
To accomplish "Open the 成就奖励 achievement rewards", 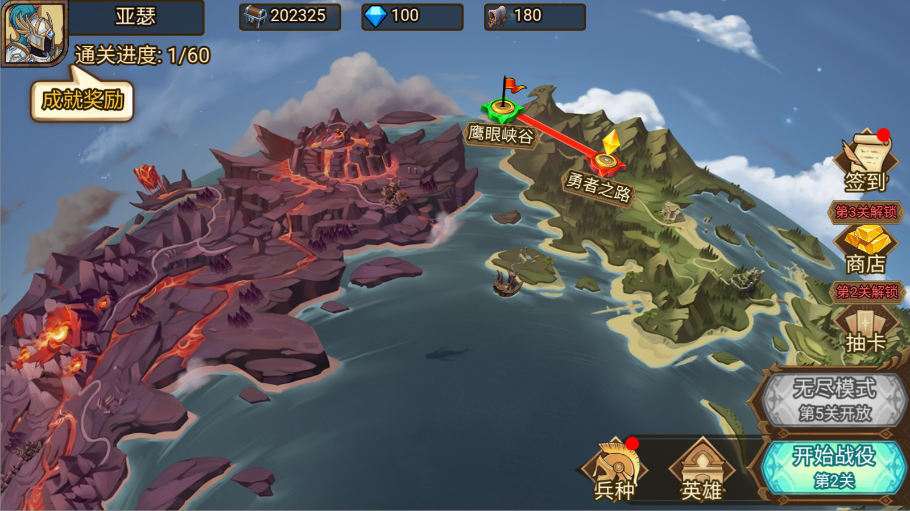I will (x=82, y=100).
